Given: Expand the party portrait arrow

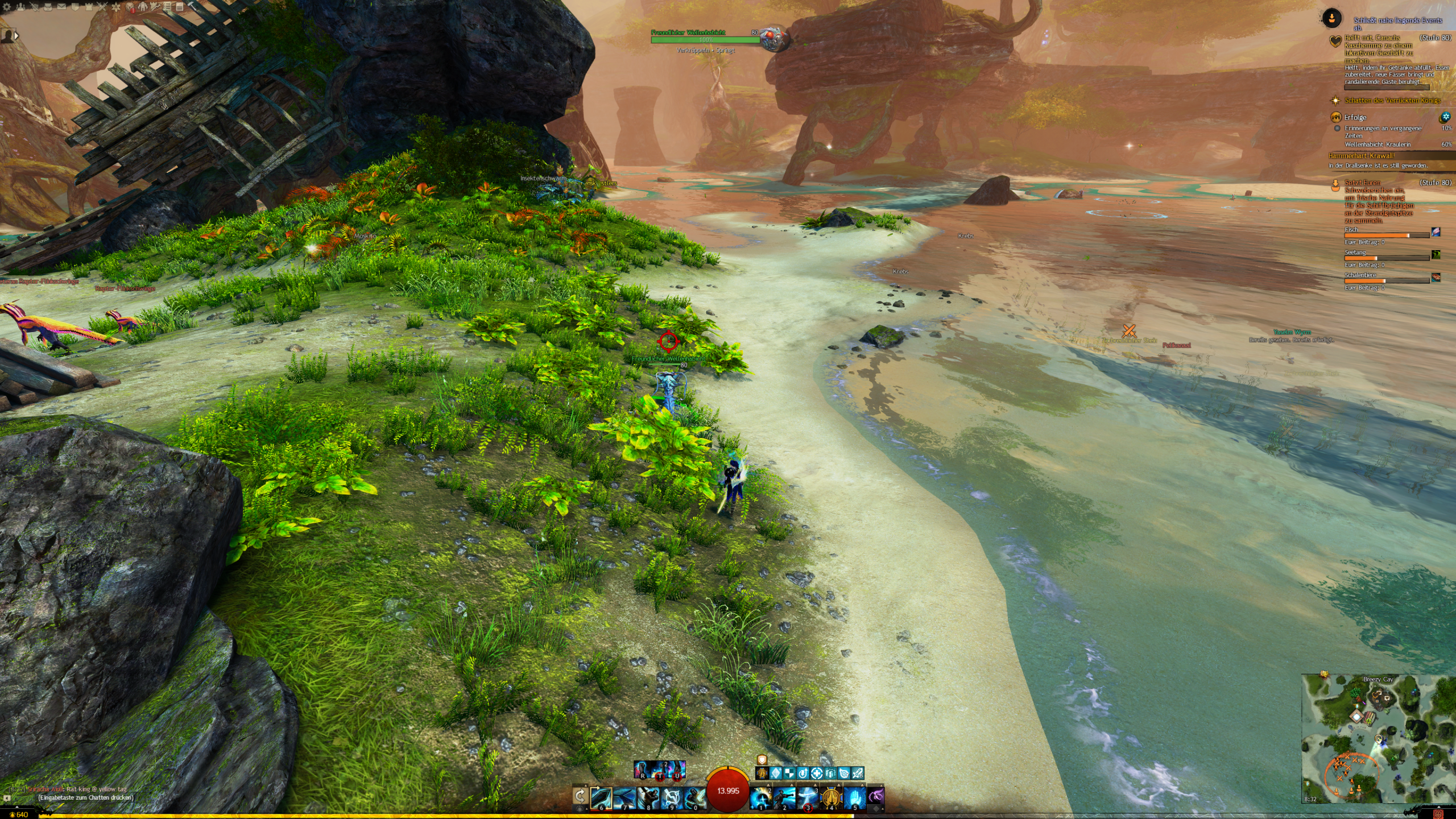Looking at the screenshot, I should pos(16,36).
